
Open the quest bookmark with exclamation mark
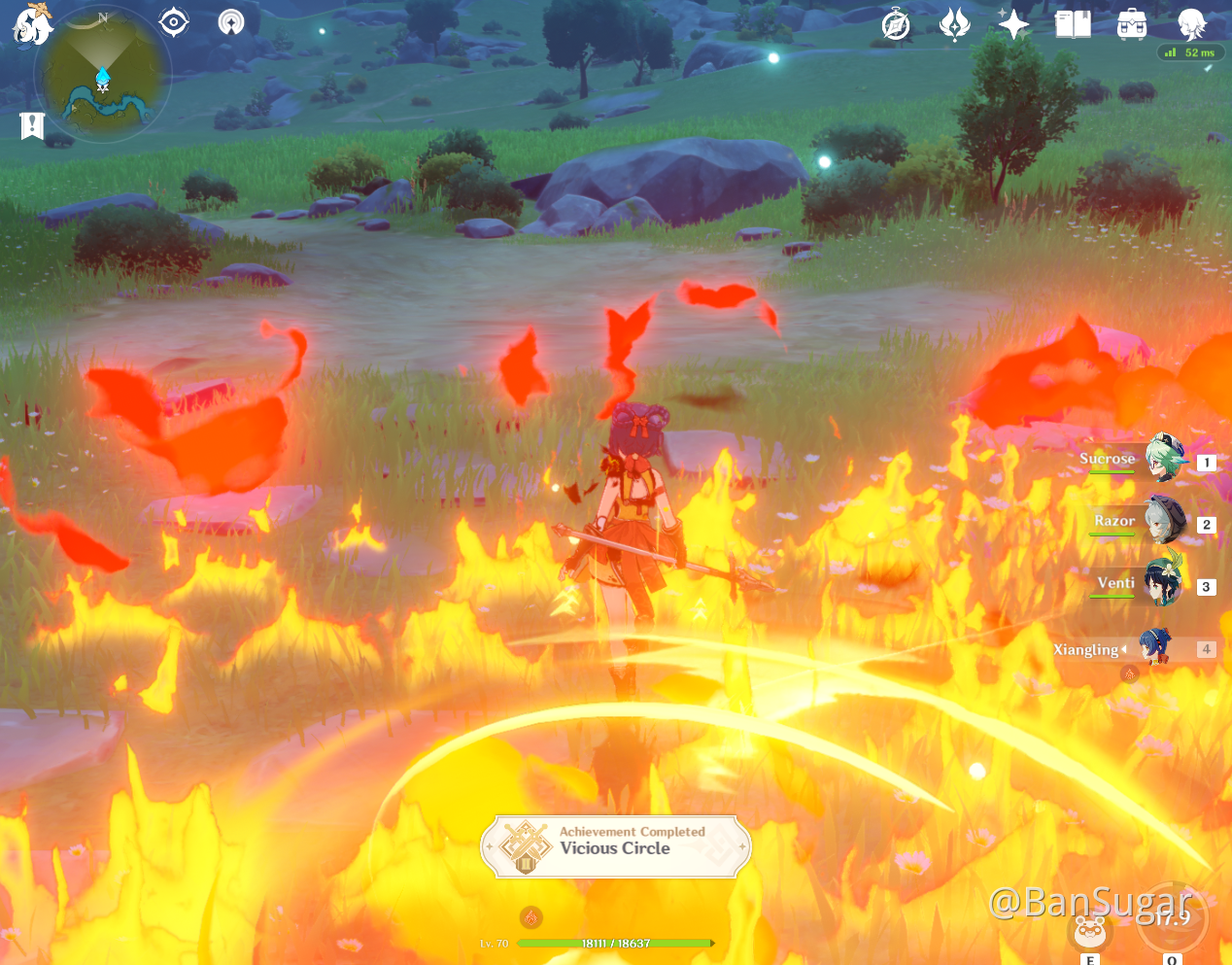(x=32, y=125)
